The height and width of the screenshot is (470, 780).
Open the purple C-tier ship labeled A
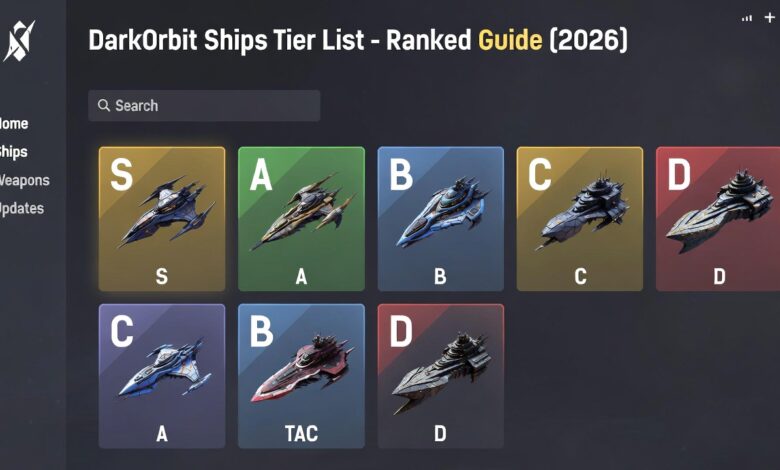[x=162, y=376]
